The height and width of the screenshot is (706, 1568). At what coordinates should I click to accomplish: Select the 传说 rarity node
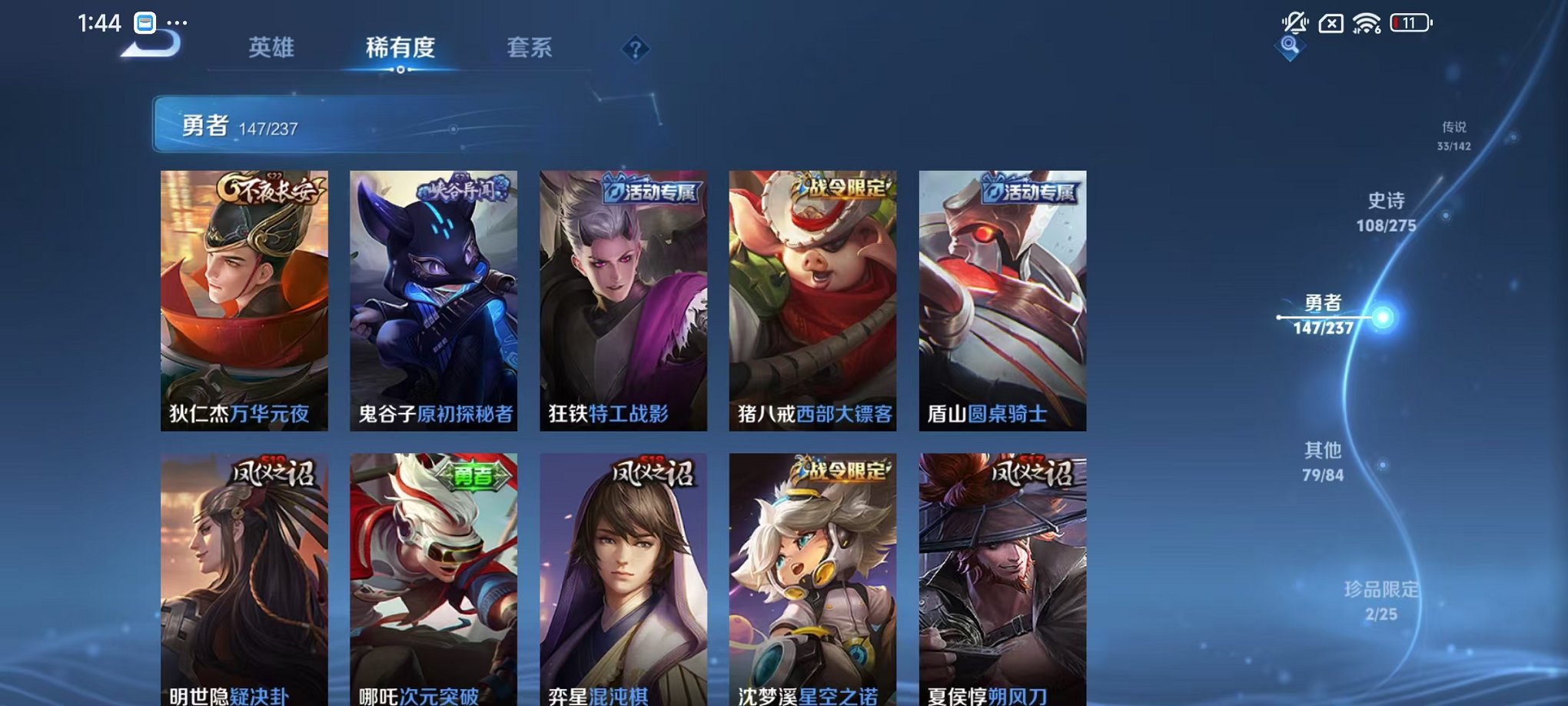[1455, 135]
